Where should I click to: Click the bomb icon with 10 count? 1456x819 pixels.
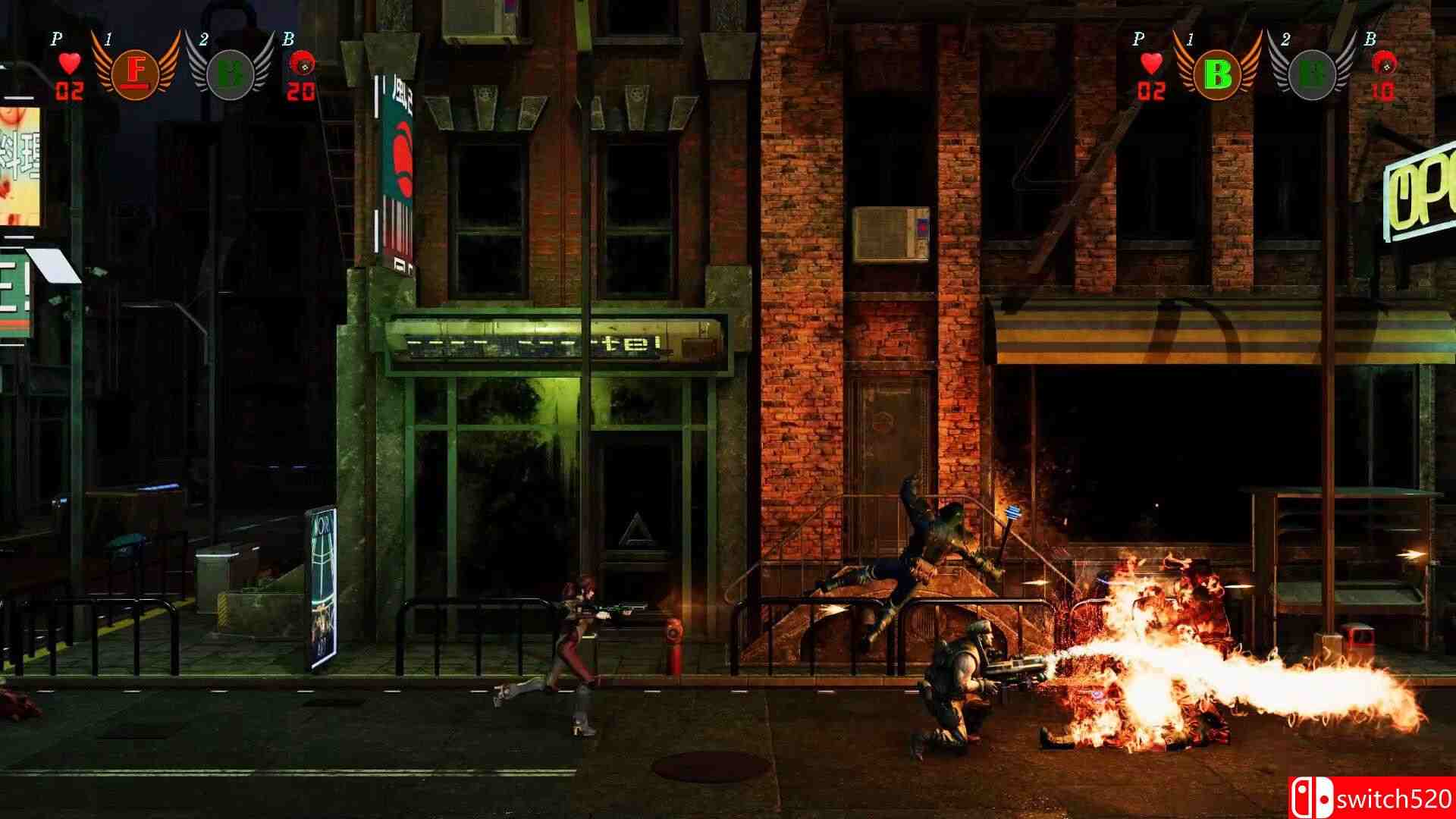[x=1383, y=65]
